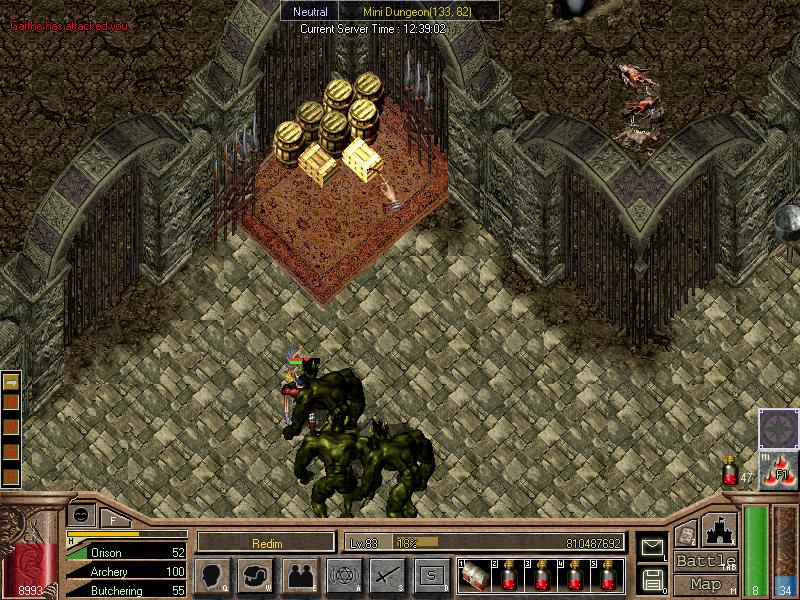Click the square S button
The width and height of the screenshot is (800, 600).
click(431, 575)
